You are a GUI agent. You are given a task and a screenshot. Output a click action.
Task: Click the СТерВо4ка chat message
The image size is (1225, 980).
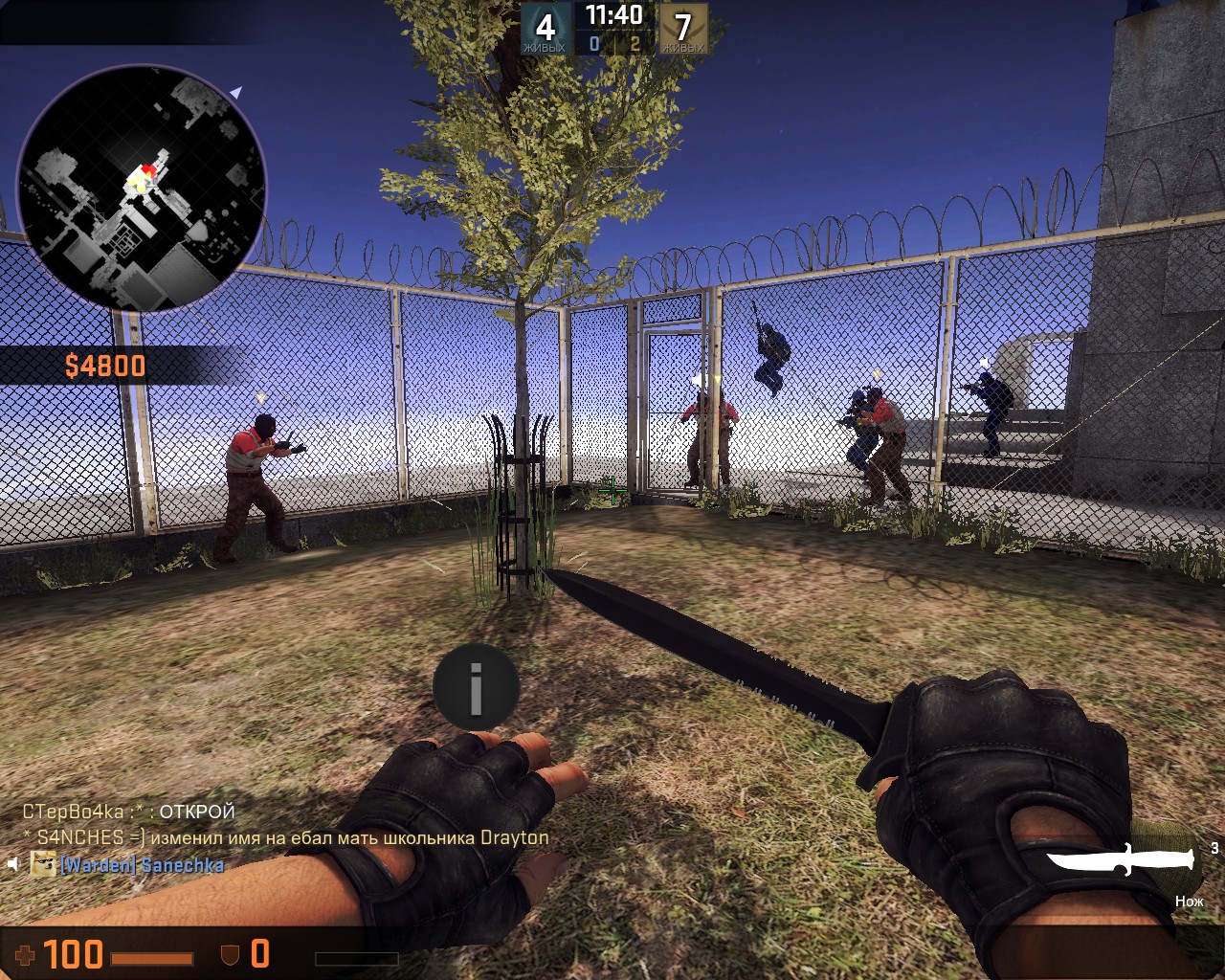coord(129,813)
